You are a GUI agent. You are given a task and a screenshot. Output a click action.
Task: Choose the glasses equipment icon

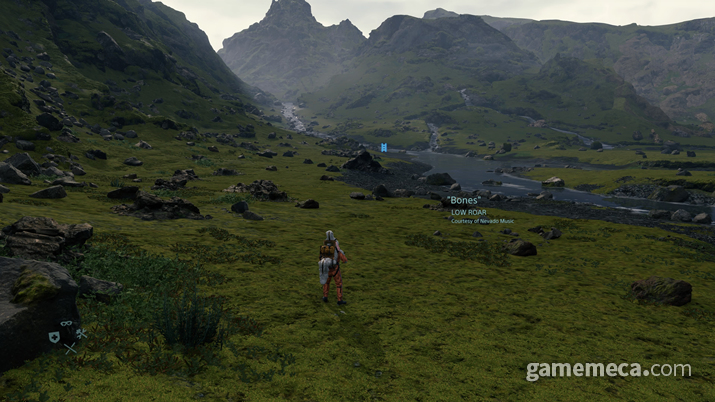(x=67, y=323)
